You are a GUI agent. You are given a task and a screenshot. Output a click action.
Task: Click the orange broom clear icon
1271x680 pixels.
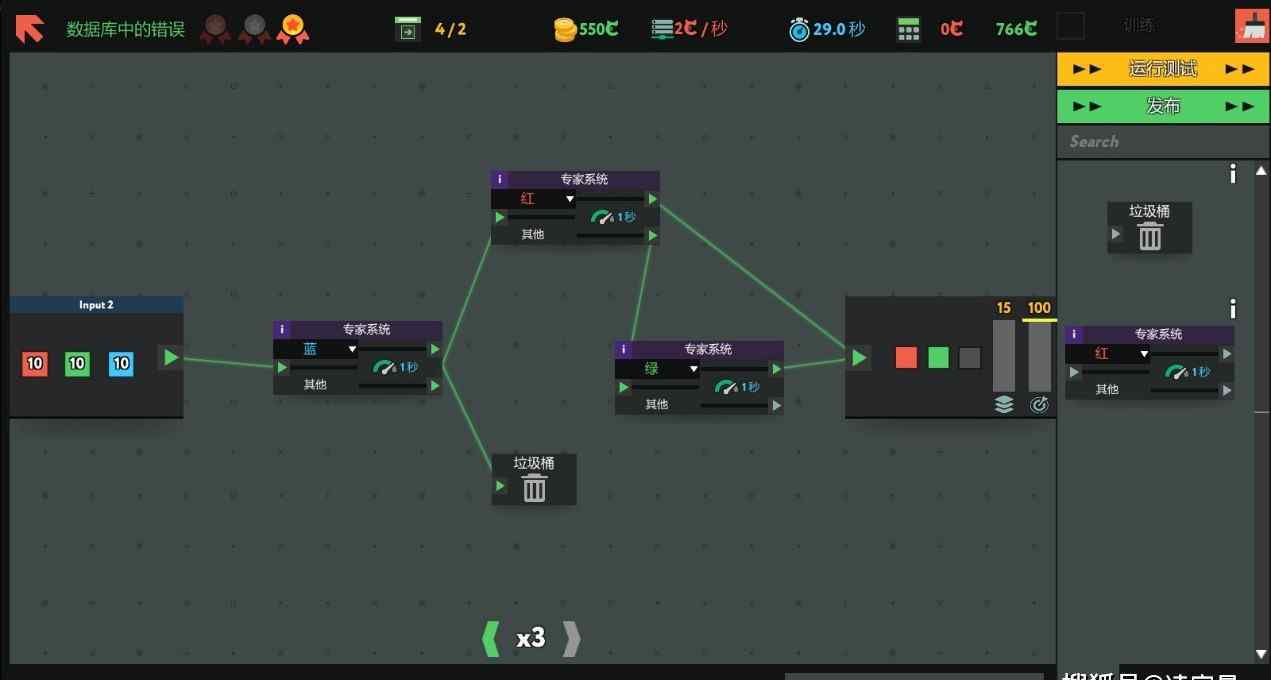pos(1250,27)
